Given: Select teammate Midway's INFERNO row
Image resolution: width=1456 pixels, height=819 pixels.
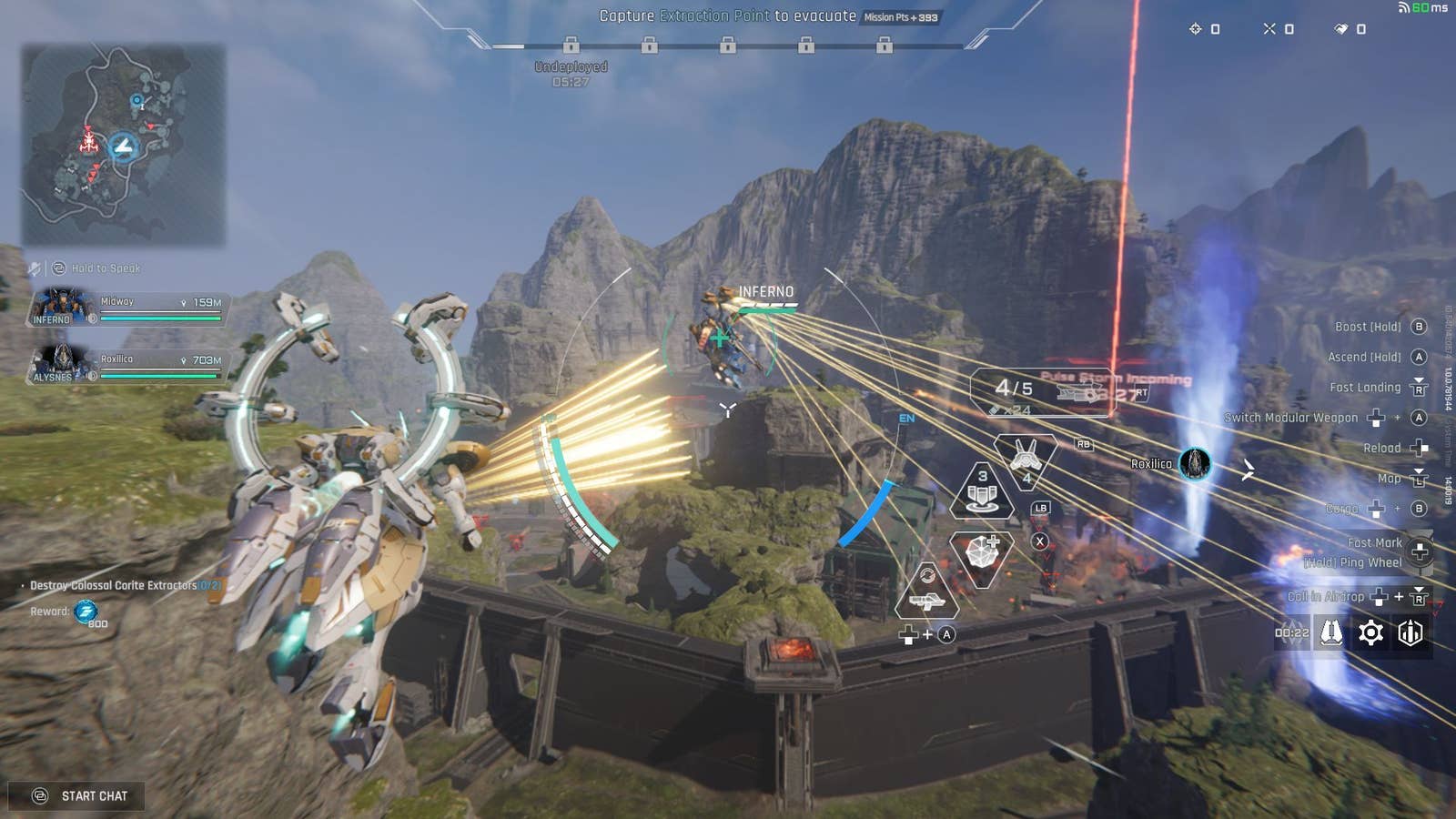Looking at the screenshot, I should [127, 308].
